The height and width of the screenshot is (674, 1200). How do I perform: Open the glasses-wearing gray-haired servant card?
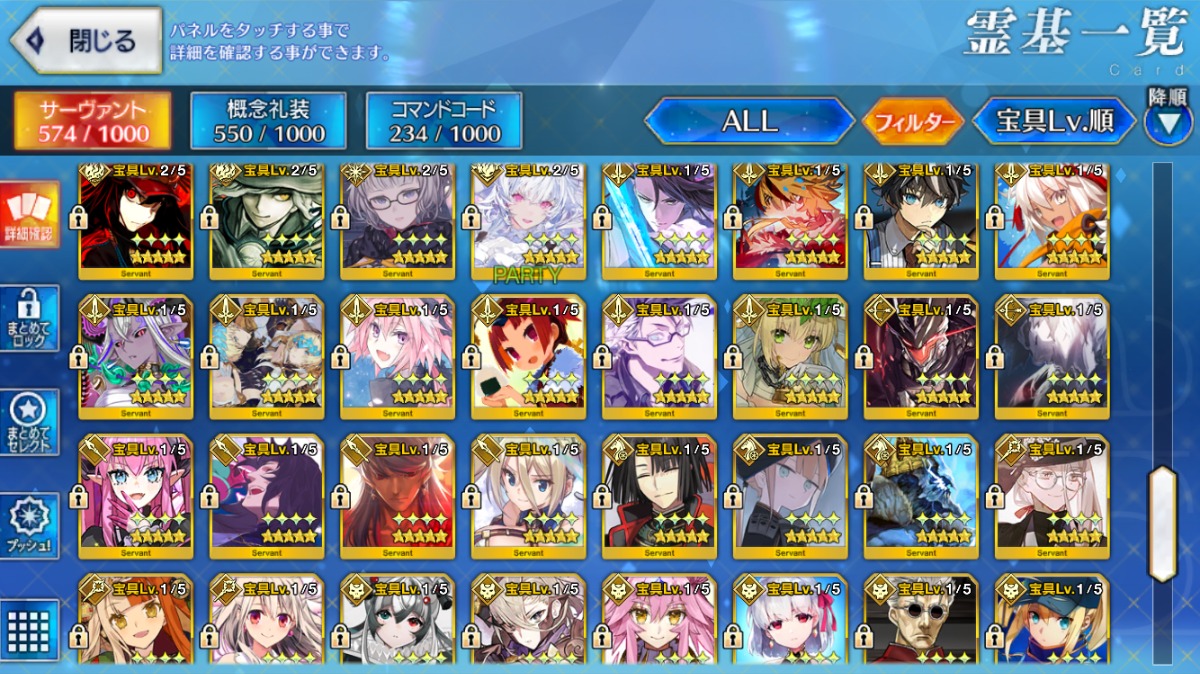pyautogui.click(x=398, y=222)
